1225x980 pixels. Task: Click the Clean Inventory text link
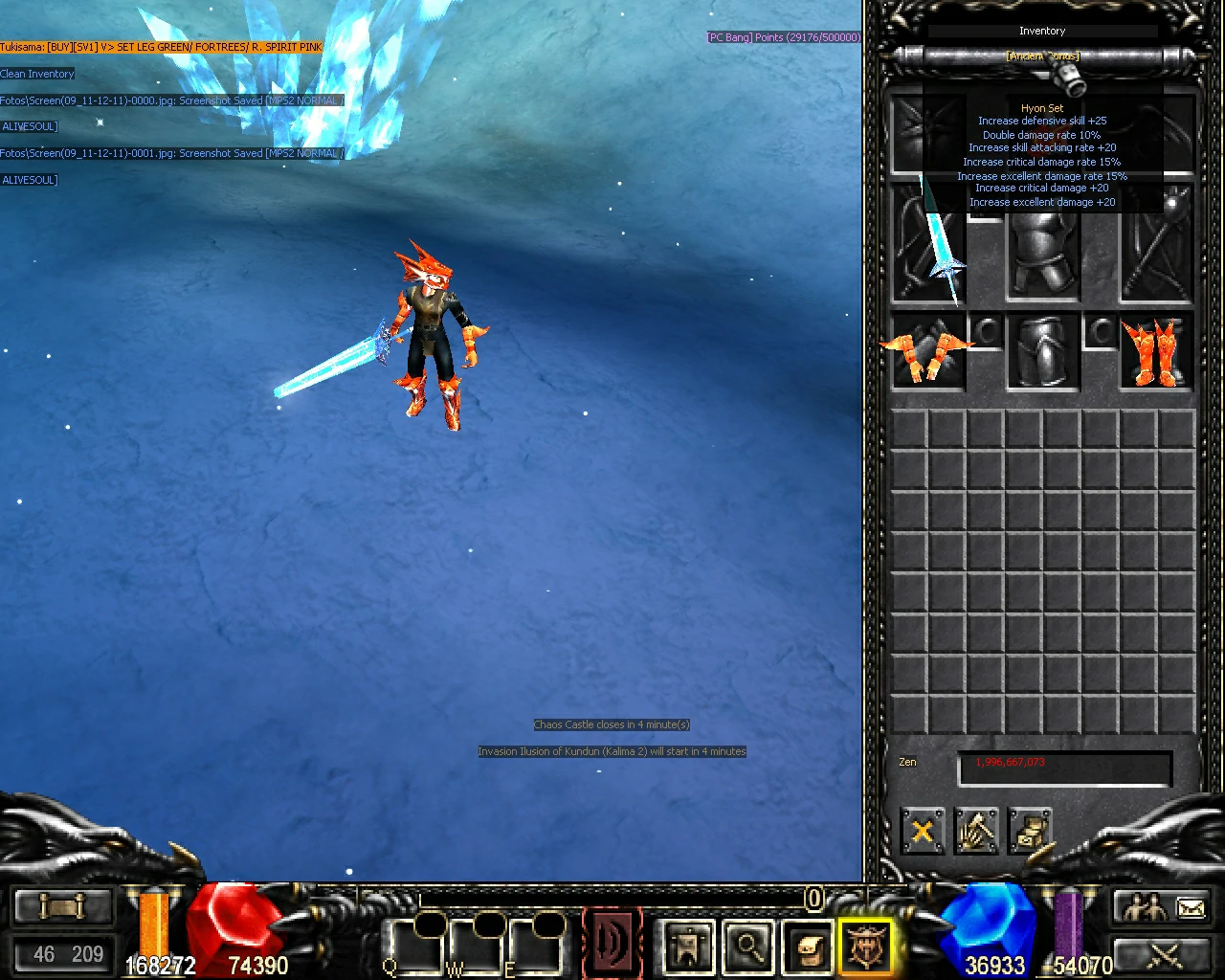[x=38, y=74]
